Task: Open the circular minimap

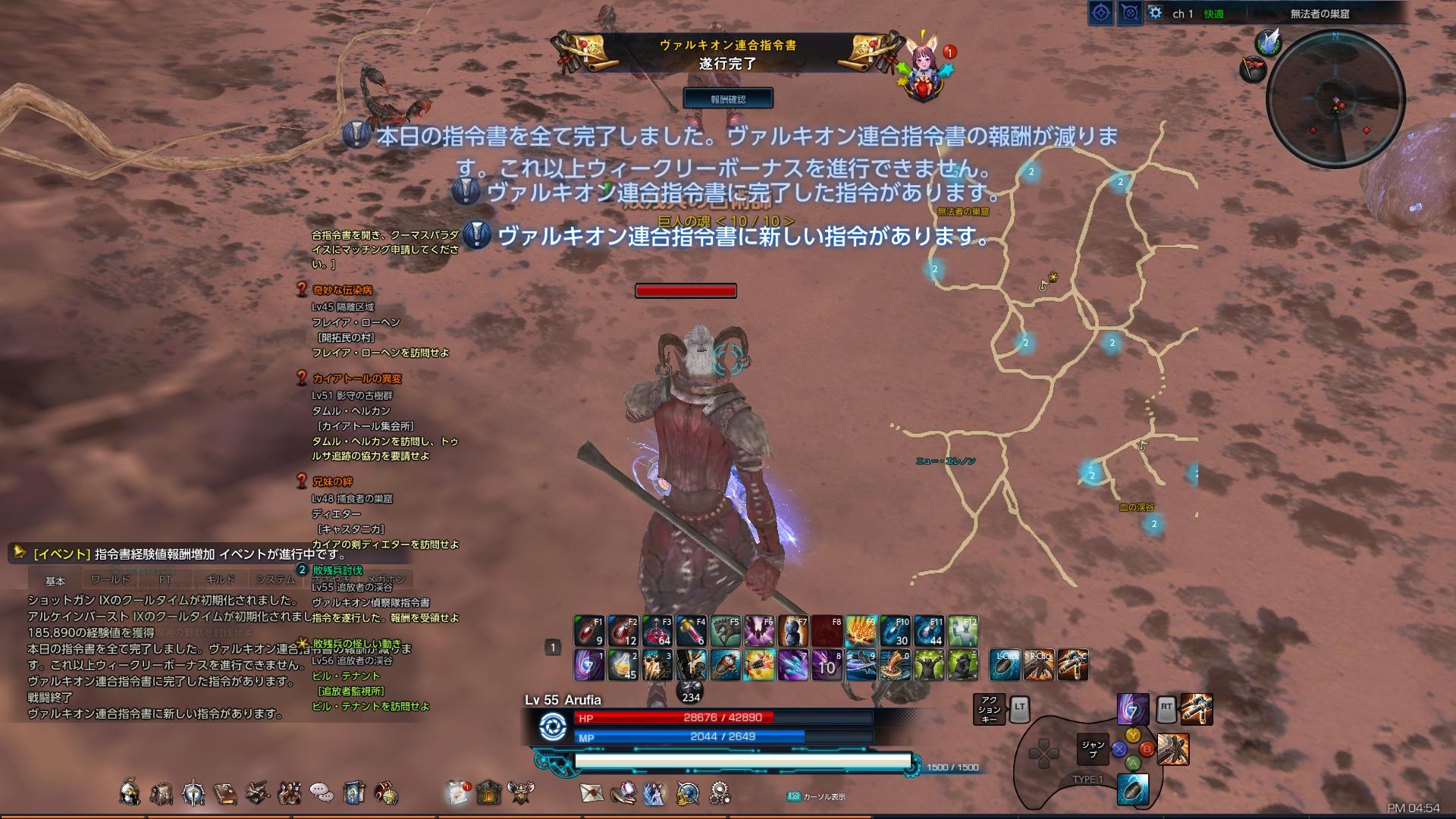Action: [1335, 99]
